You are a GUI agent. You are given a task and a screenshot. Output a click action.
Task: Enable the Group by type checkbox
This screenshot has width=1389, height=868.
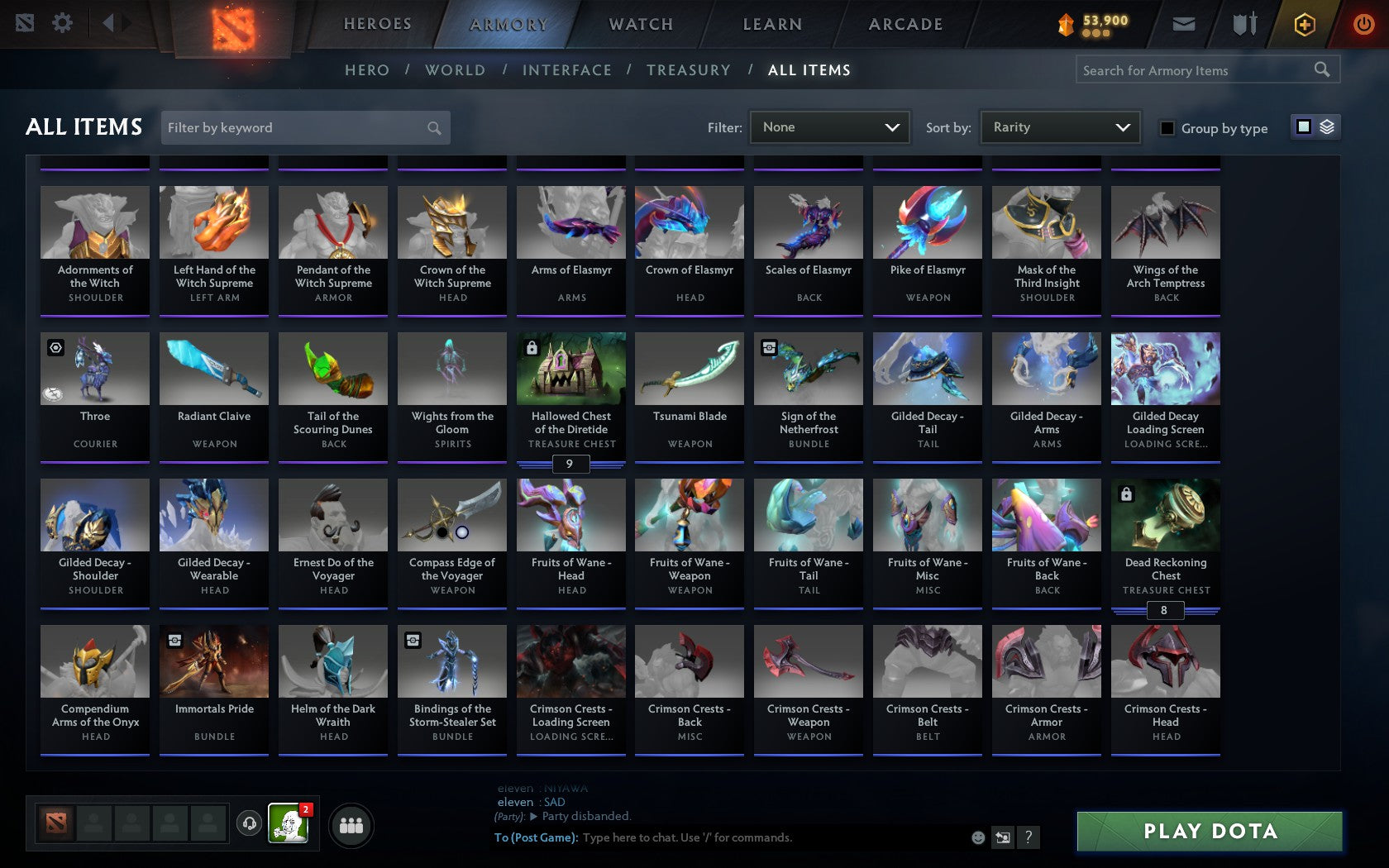point(1166,129)
